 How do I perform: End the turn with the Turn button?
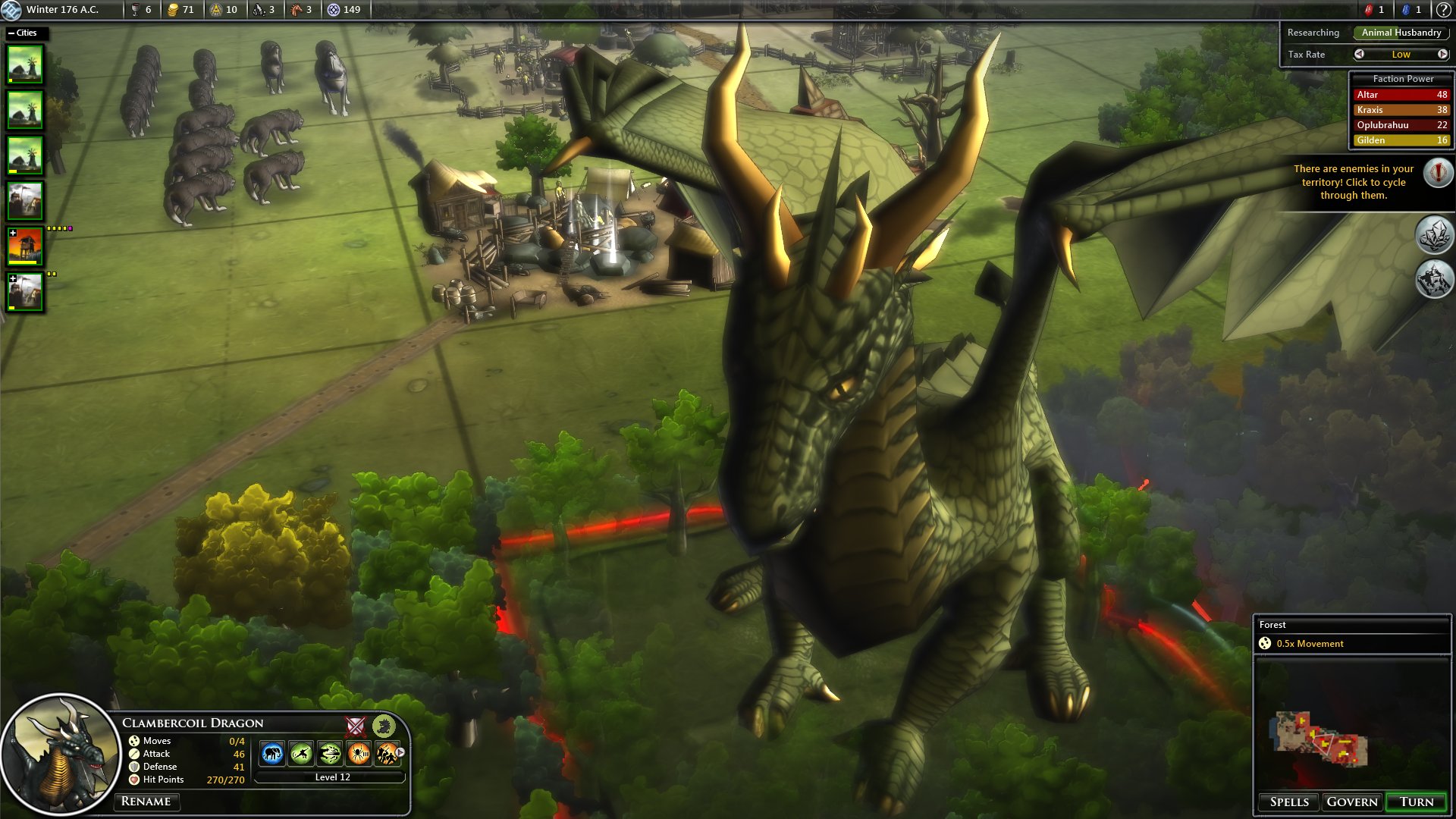pos(1416,802)
